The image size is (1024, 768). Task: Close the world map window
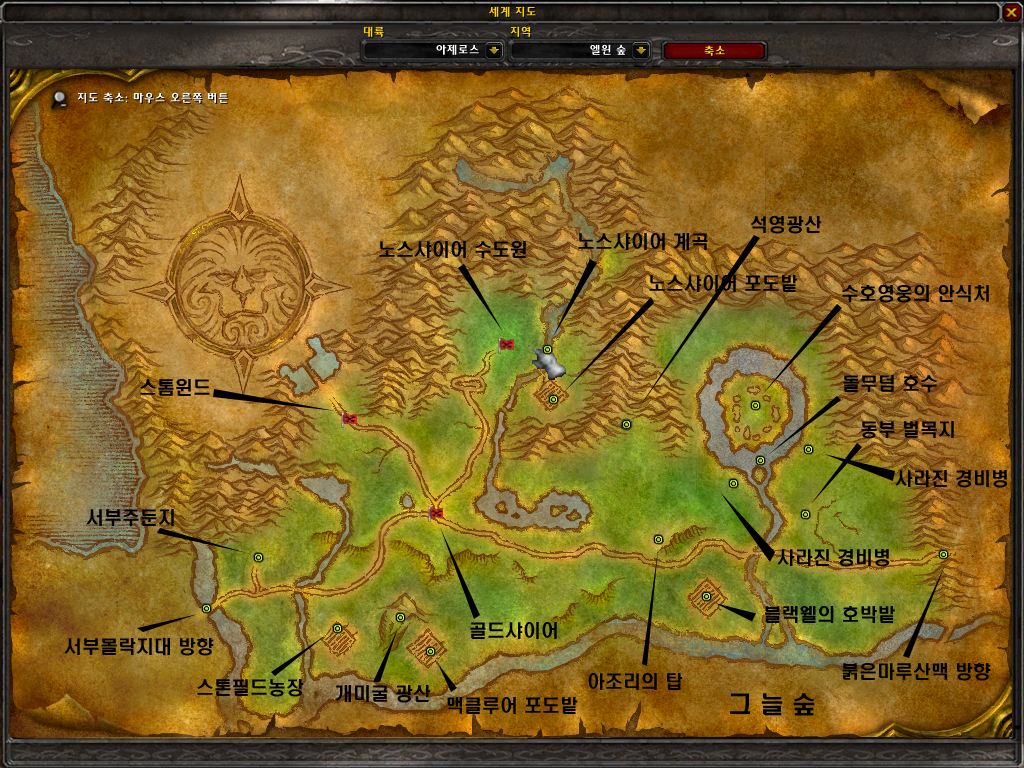click(x=1011, y=12)
